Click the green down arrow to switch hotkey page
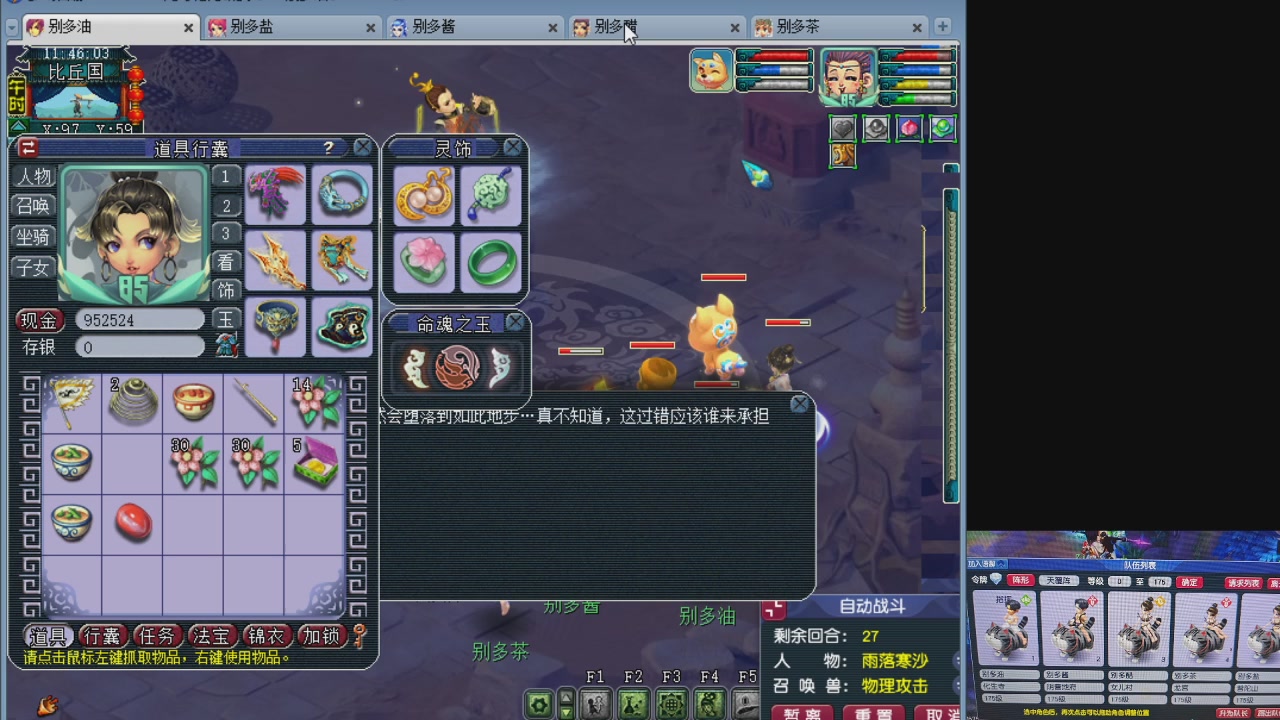 point(567,711)
